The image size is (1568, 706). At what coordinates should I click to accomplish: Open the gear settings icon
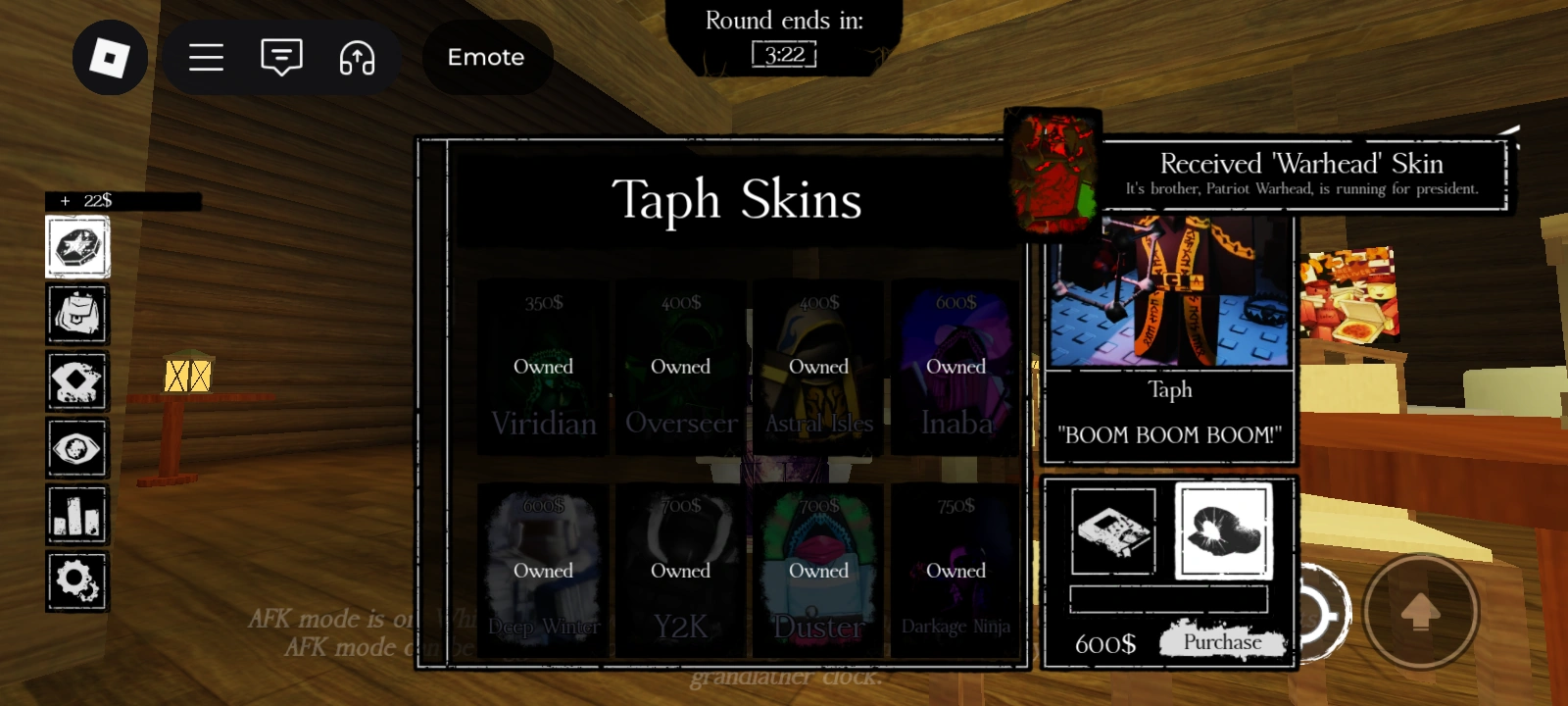tap(77, 581)
